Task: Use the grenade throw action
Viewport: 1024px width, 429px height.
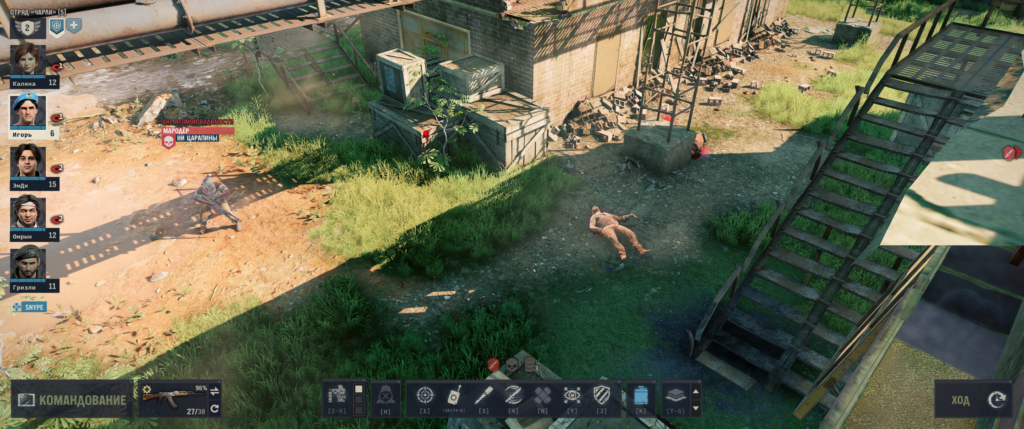Action: click(x=454, y=396)
